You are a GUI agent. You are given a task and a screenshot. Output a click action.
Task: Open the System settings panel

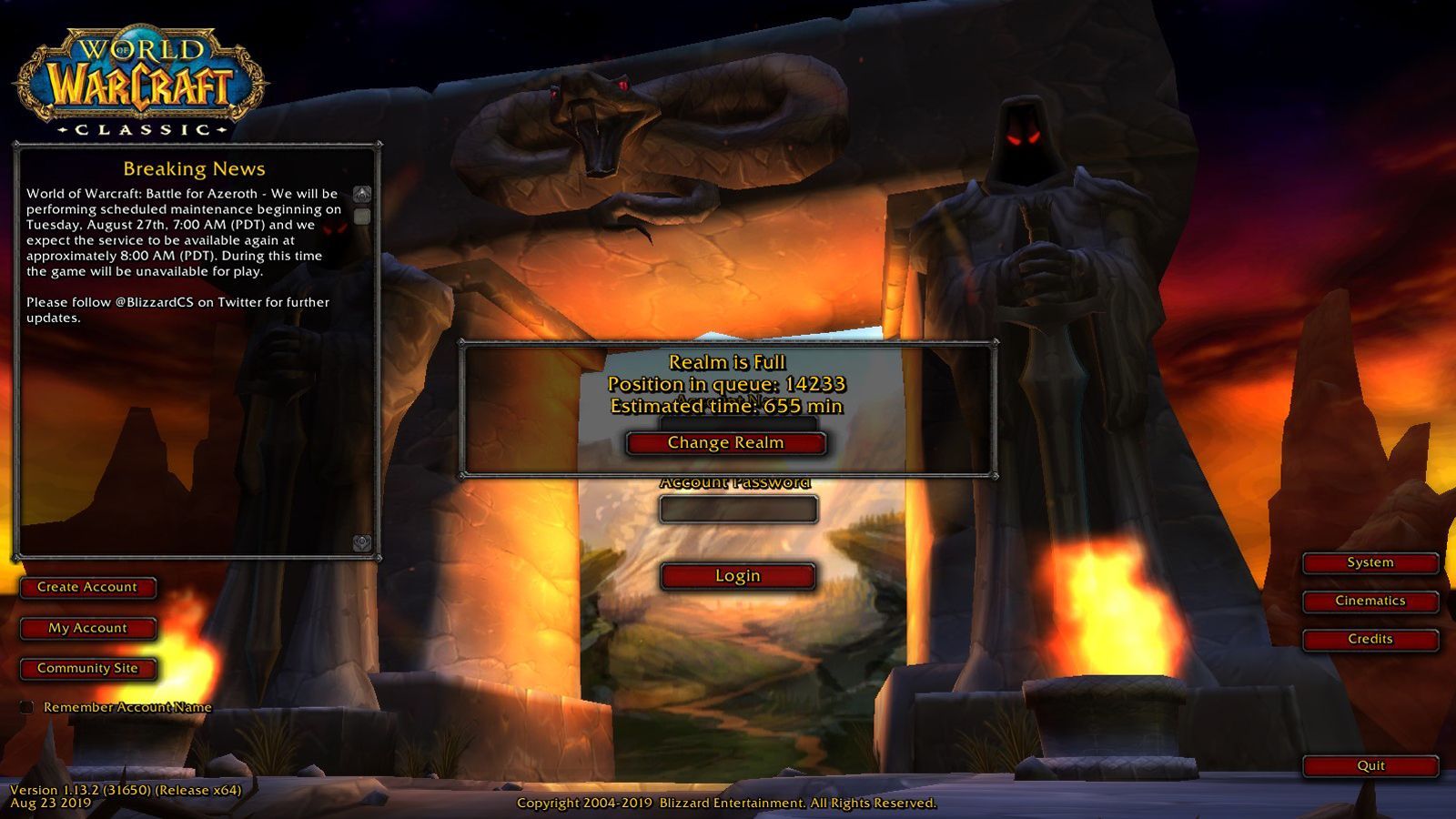pyautogui.click(x=1369, y=562)
